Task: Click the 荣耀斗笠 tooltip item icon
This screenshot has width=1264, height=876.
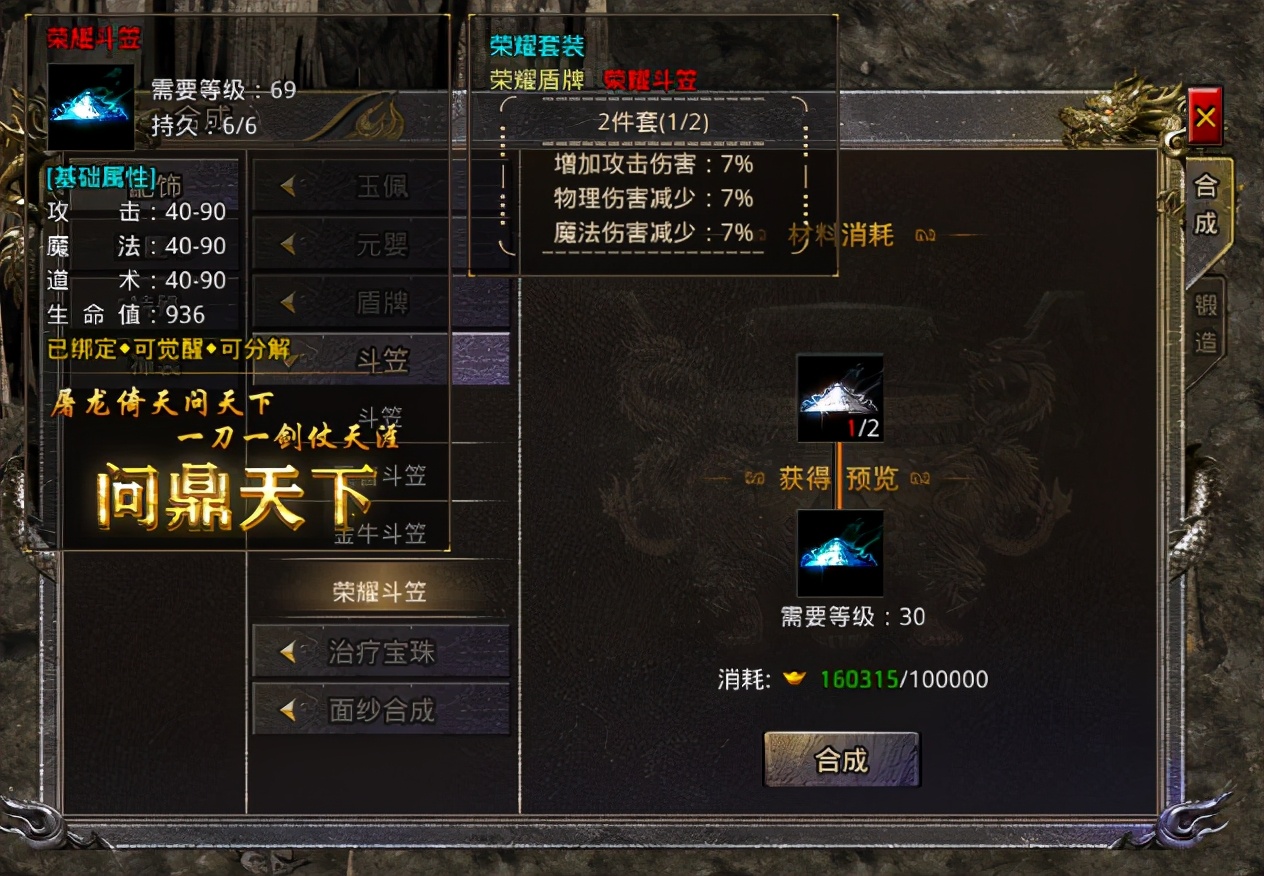Action: 91,107
